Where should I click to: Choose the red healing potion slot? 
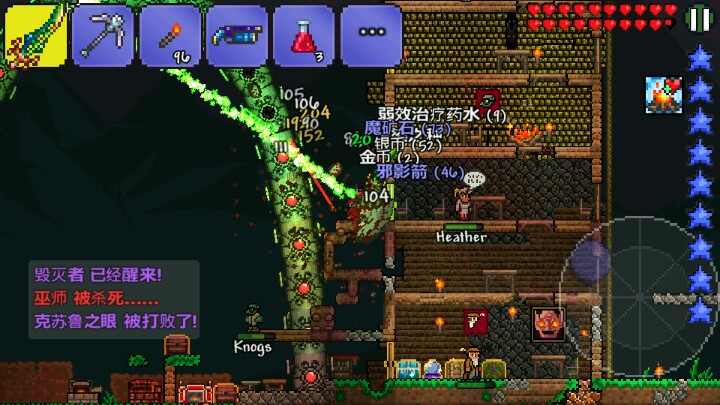pos(303,34)
